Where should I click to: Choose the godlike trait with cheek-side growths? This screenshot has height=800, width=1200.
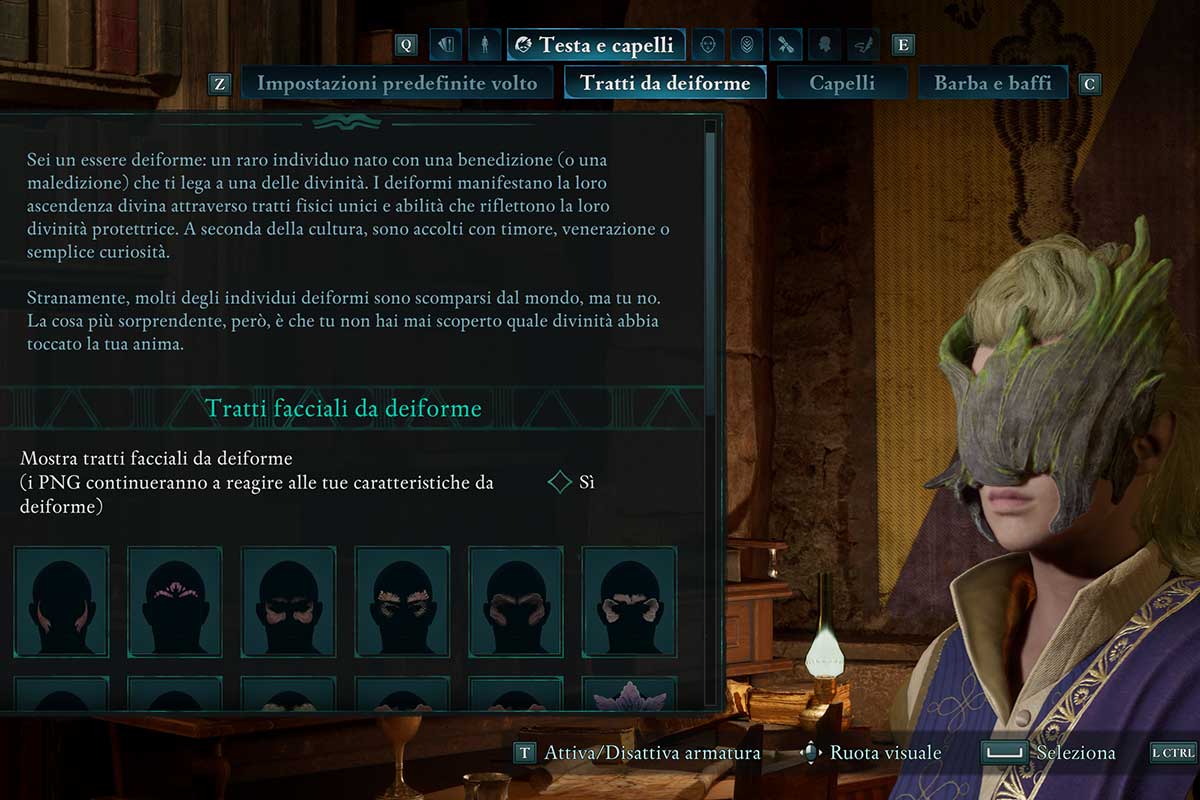[61, 601]
